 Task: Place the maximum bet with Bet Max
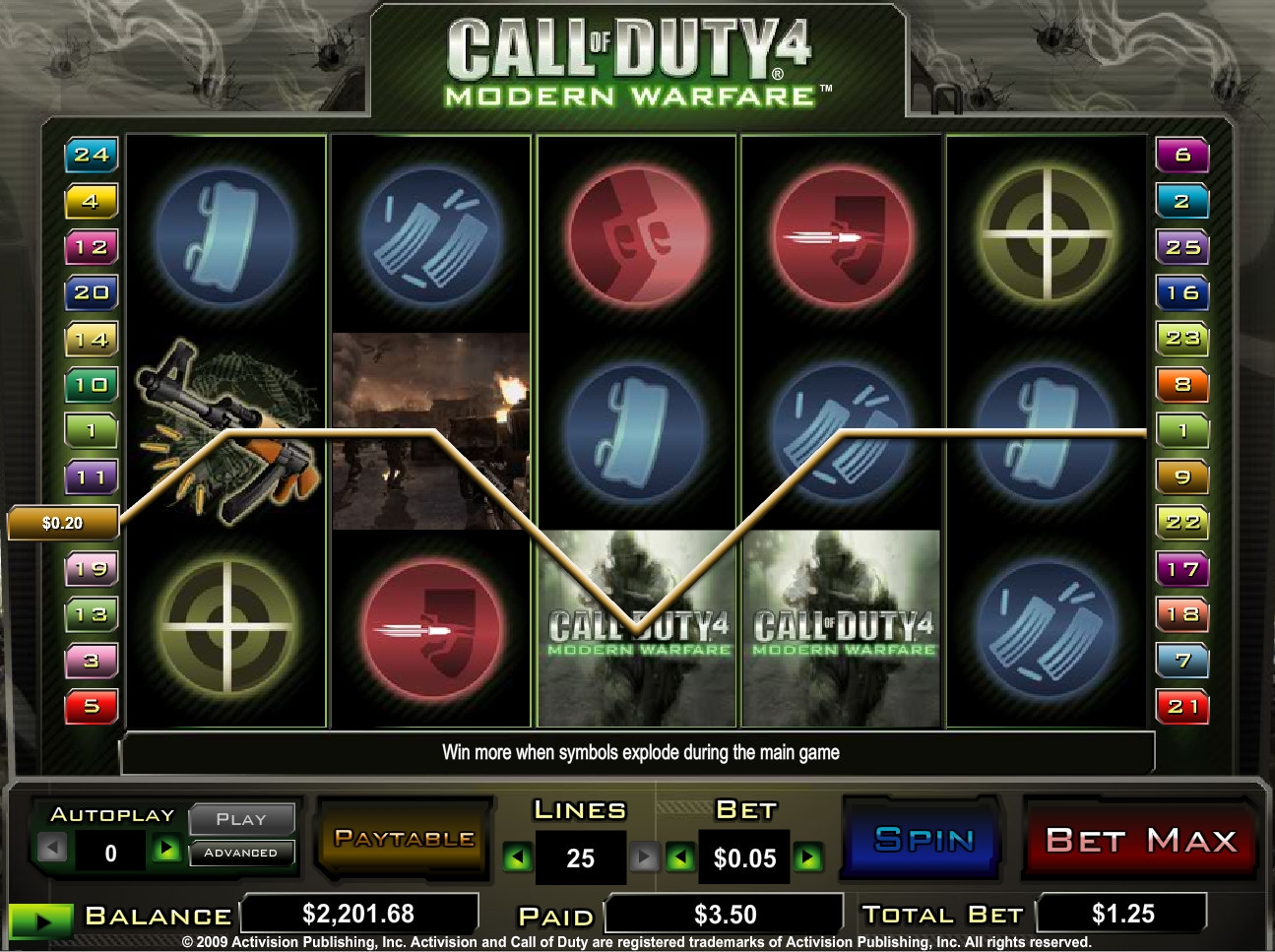point(1140,840)
